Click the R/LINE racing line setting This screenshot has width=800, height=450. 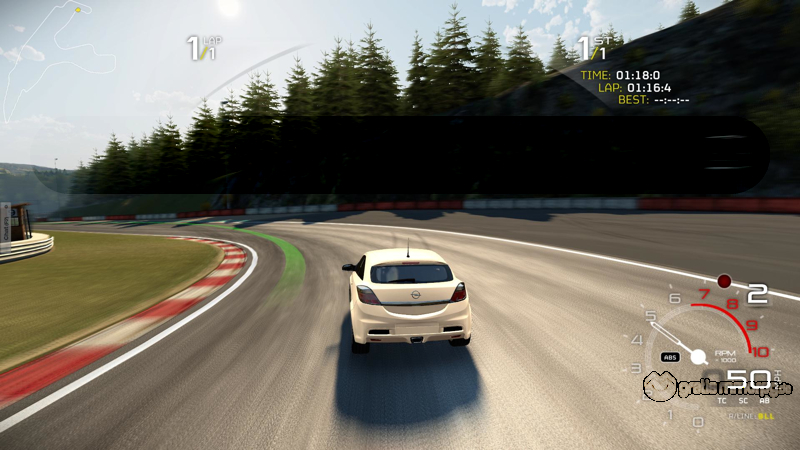[x=744, y=414]
